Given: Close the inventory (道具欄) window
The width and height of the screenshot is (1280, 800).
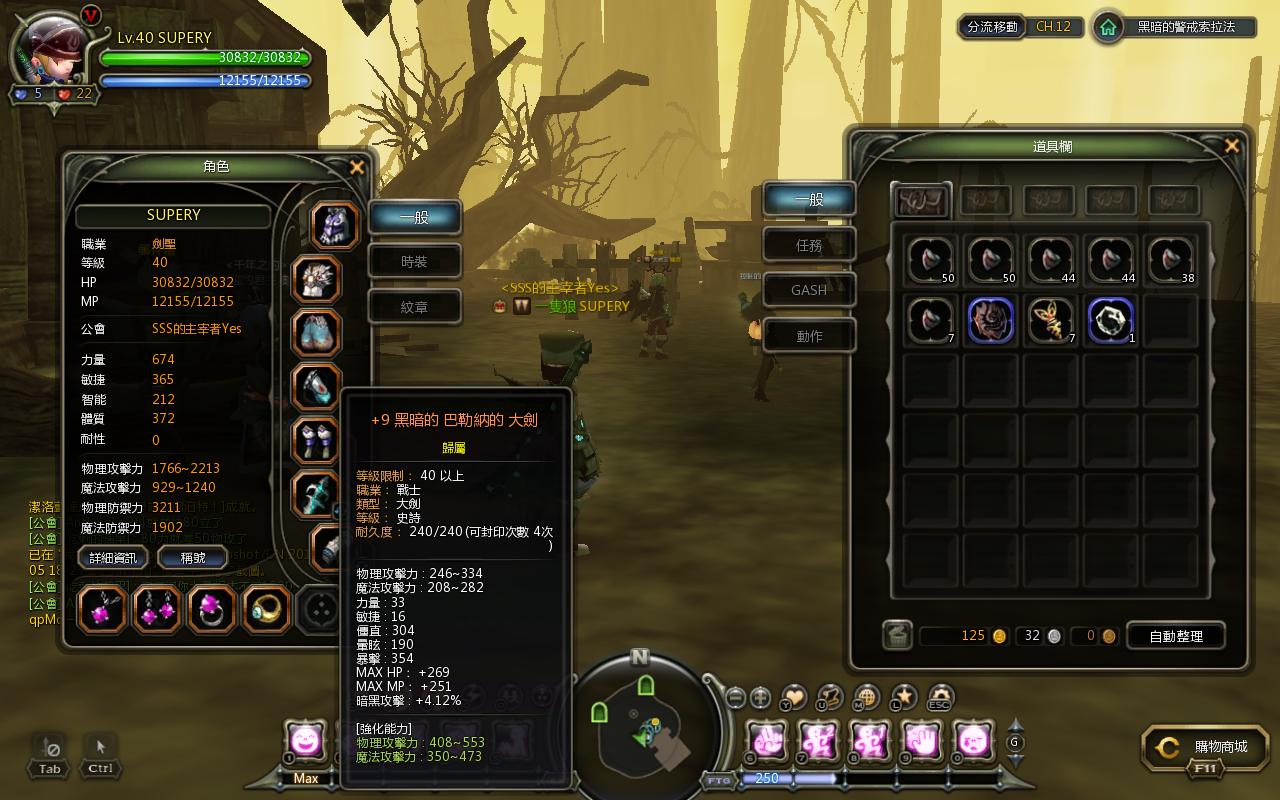Looking at the screenshot, I should 1232,146.
